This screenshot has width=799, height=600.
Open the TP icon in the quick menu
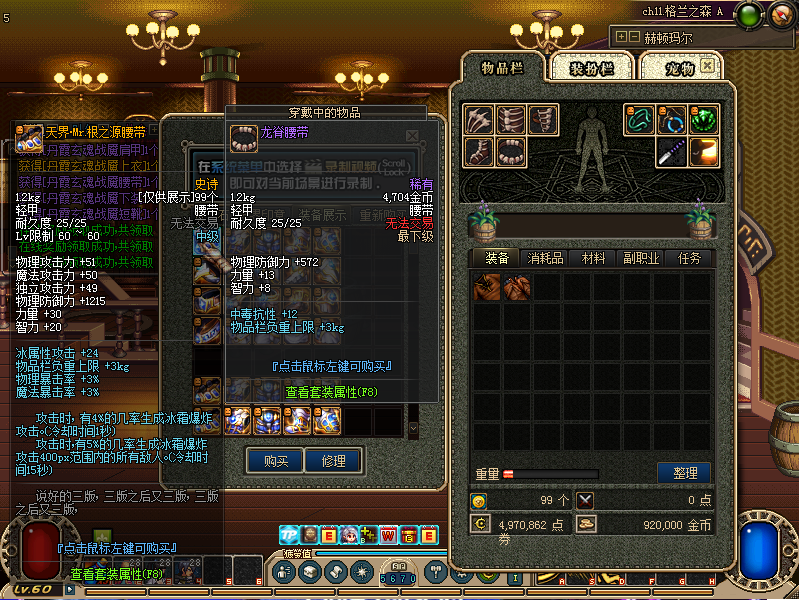[x=290, y=535]
